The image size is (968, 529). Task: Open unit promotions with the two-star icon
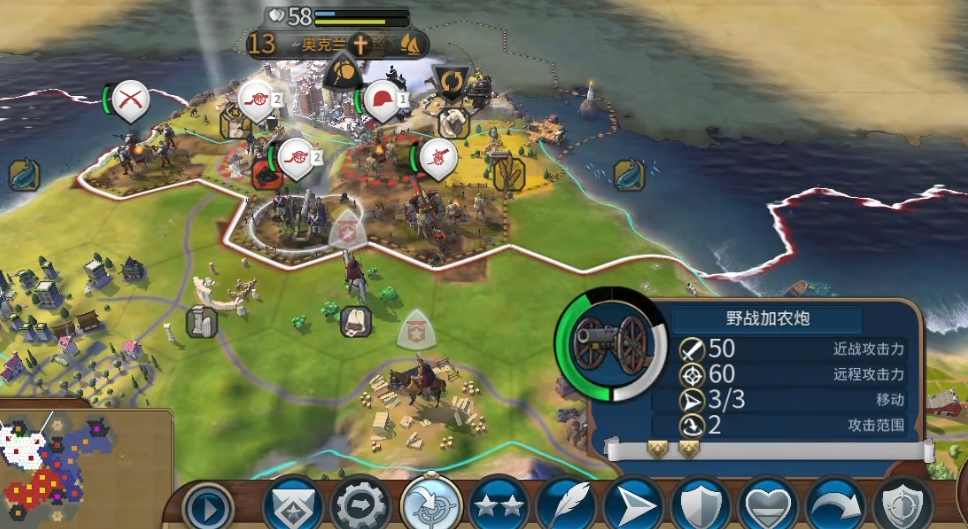[x=498, y=505]
